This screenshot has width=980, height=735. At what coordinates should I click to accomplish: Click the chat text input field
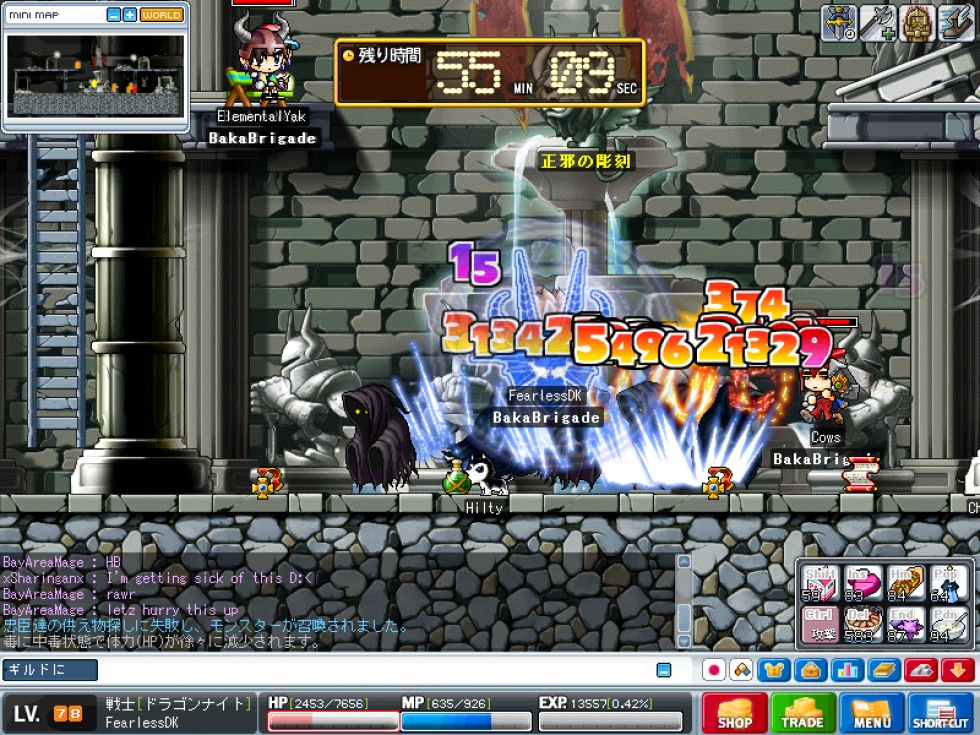[x=370, y=670]
